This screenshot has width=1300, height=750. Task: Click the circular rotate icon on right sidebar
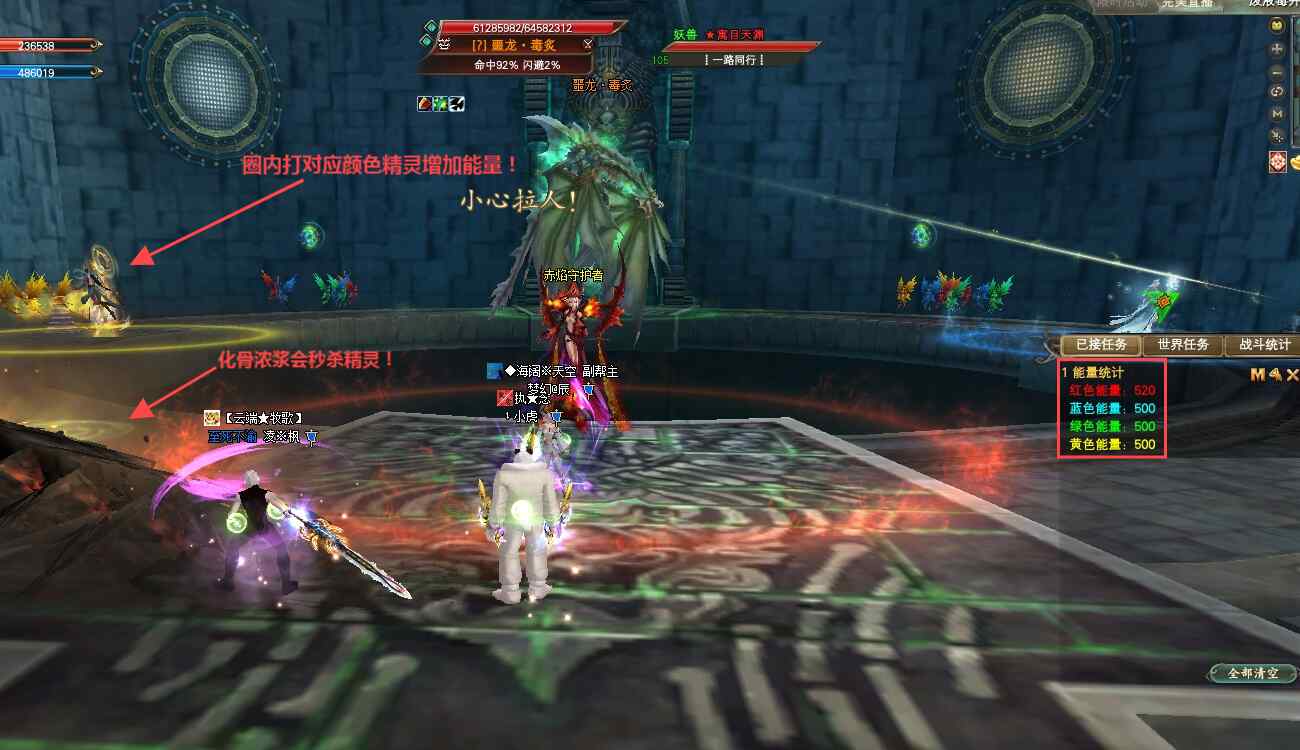(1276, 91)
